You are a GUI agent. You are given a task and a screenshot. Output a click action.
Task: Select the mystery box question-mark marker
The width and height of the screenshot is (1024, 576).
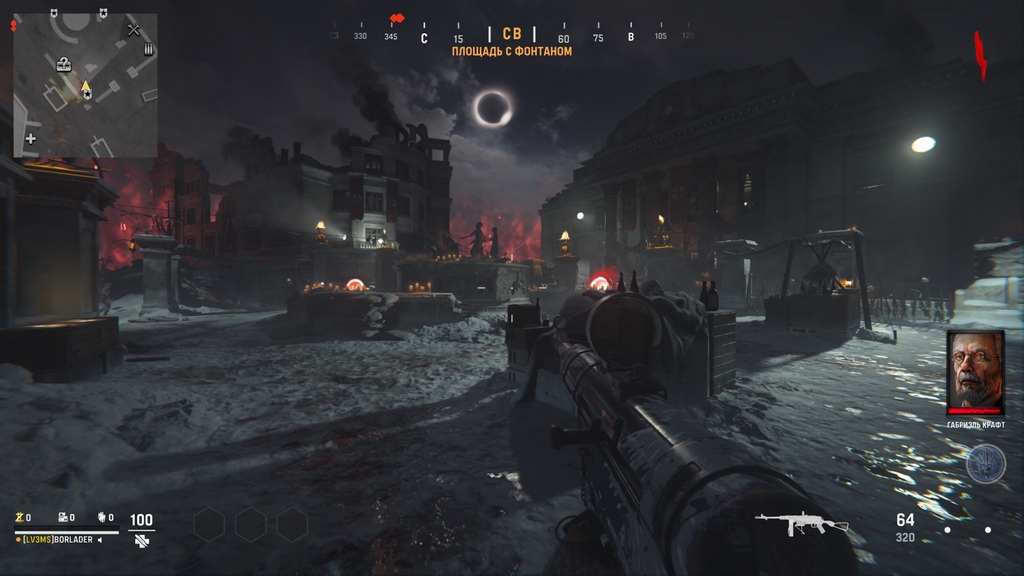coord(64,65)
